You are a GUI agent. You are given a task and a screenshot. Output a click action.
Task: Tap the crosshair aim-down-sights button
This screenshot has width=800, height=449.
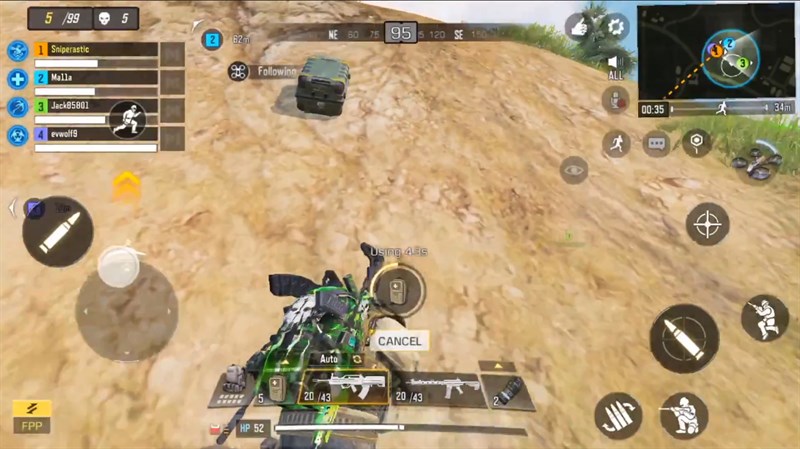coord(708,223)
